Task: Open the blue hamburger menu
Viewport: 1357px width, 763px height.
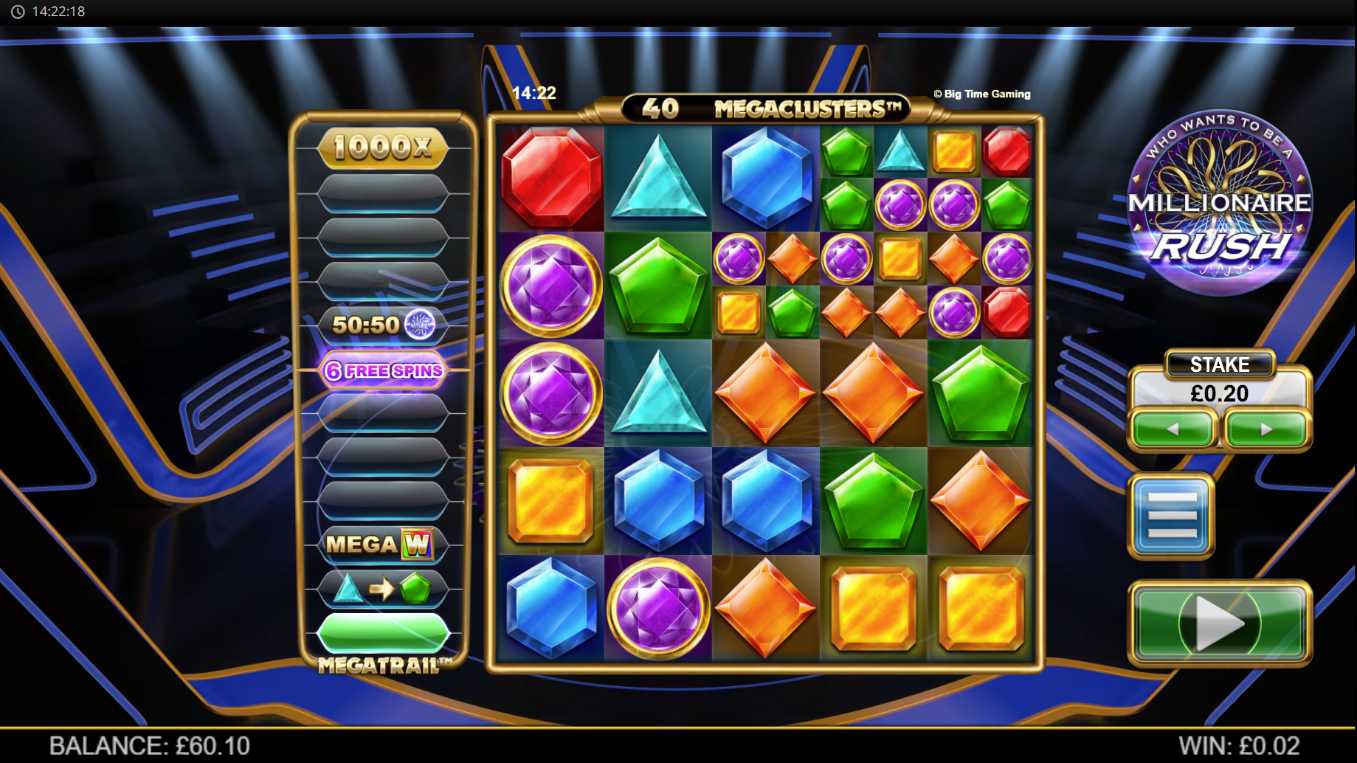Action: (1171, 516)
